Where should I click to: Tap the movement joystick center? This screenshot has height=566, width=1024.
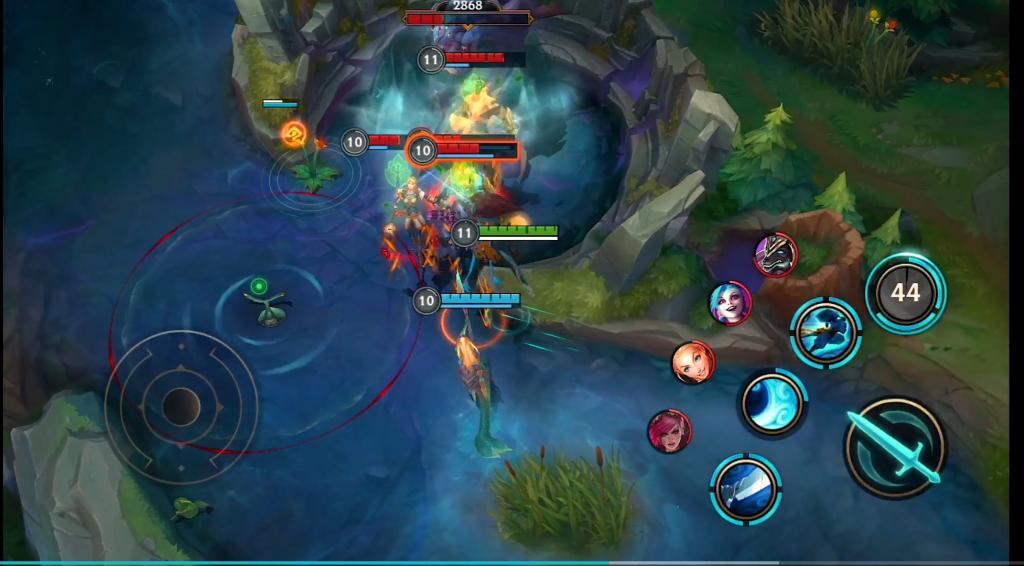pyautogui.click(x=181, y=405)
